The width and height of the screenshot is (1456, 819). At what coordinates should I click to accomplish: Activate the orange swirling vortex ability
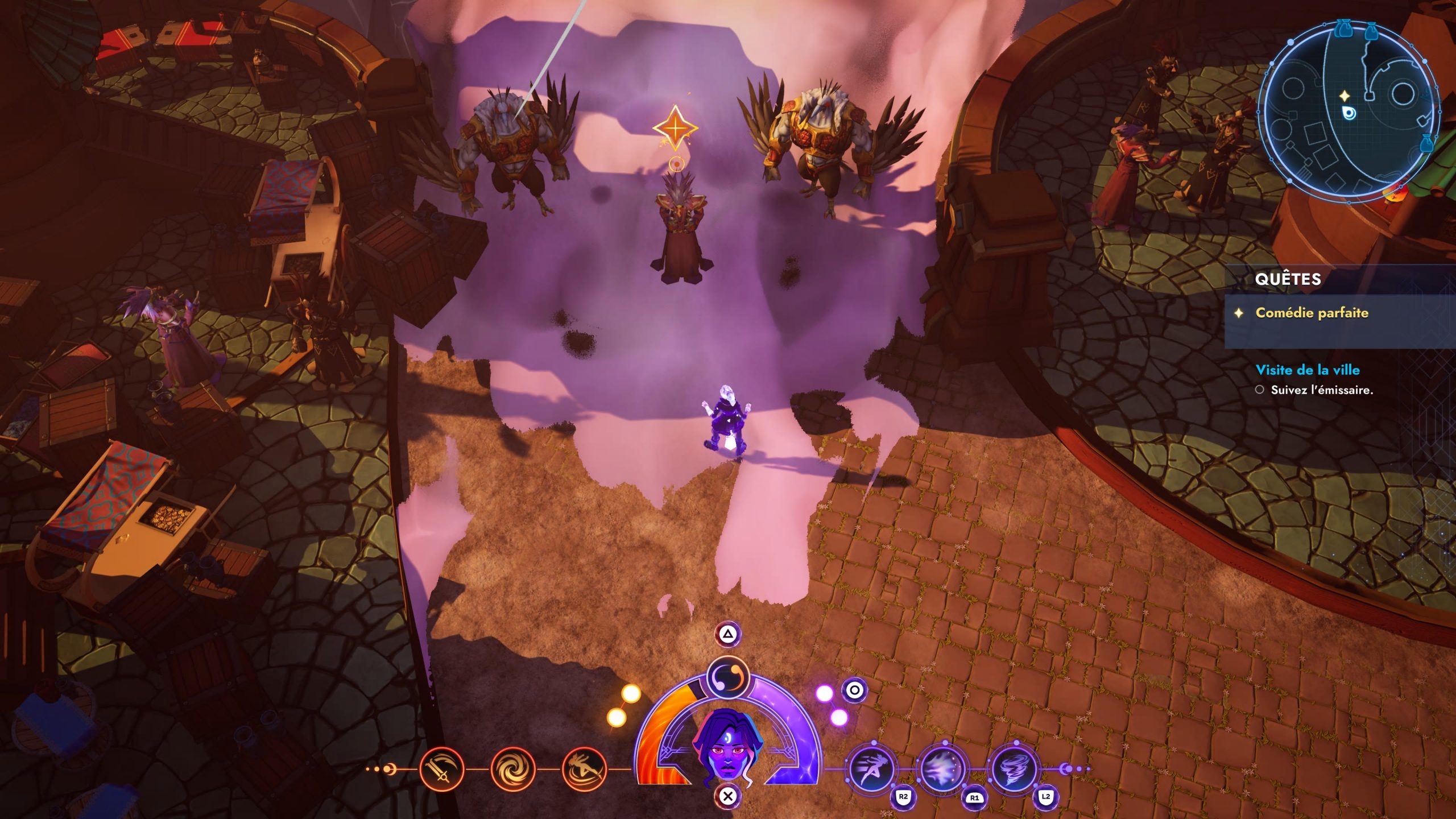coord(512,770)
